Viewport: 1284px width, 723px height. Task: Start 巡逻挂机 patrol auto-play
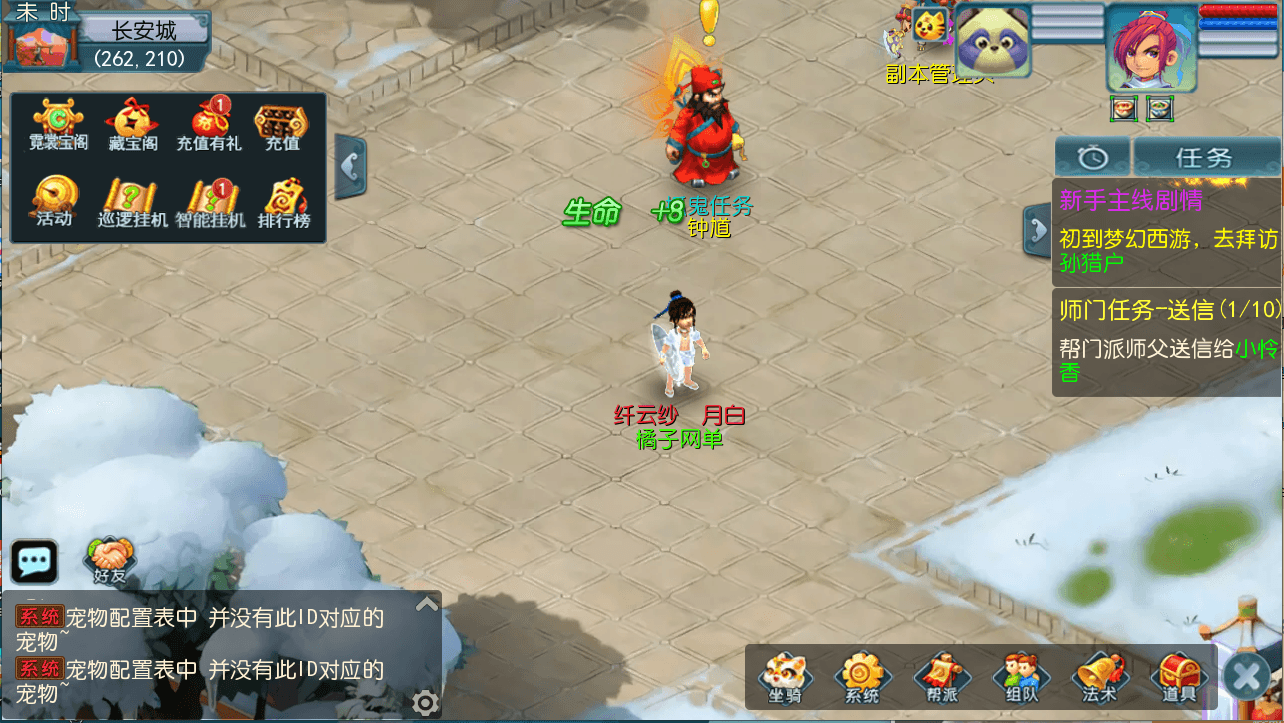132,203
